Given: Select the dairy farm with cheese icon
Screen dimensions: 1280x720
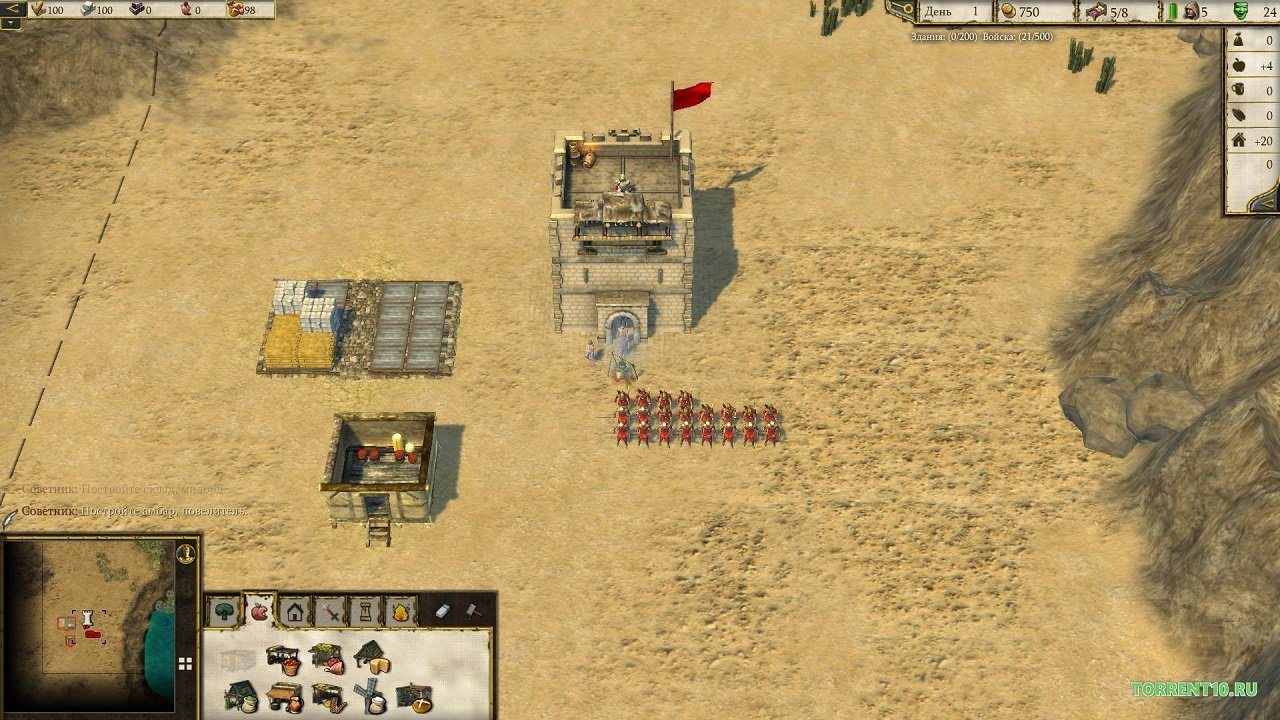Looking at the screenshot, I should [x=375, y=662].
